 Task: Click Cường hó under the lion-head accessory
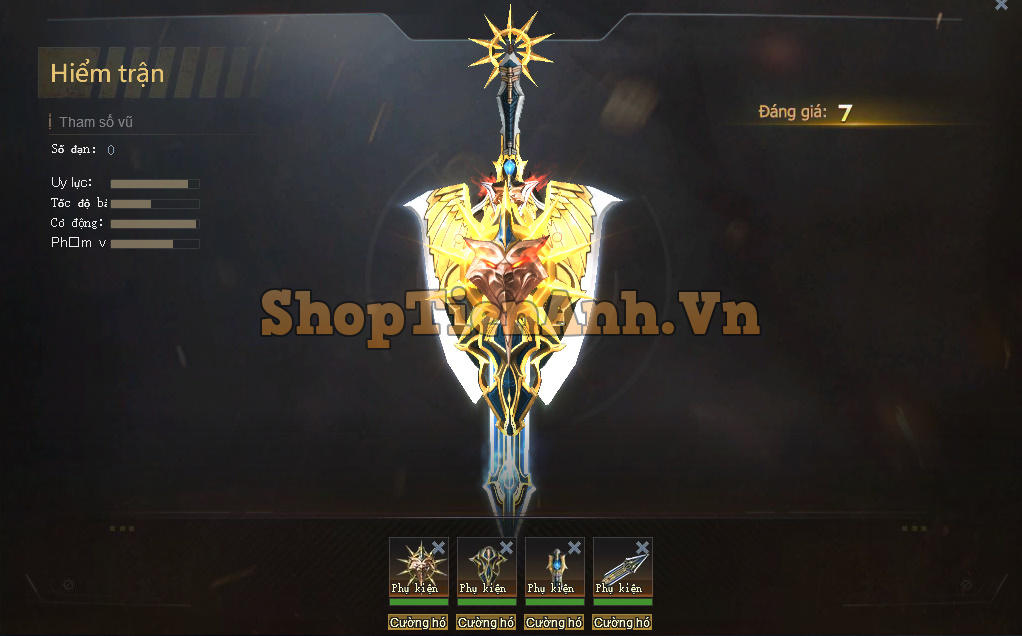(x=418, y=622)
